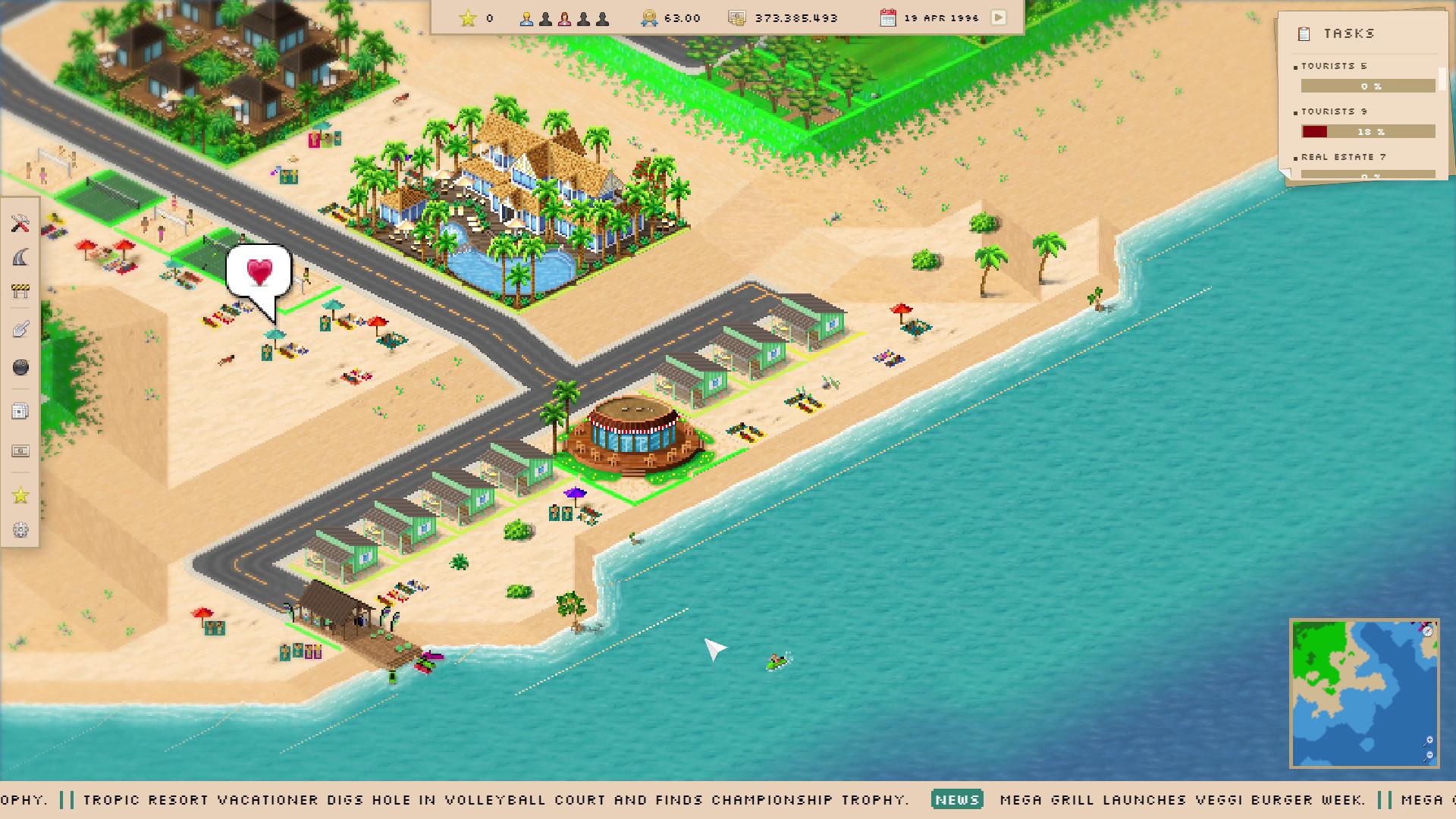The width and height of the screenshot is (1456, 819).
Task: Select the construction barrier tool
Action: (x=20, y=290)
